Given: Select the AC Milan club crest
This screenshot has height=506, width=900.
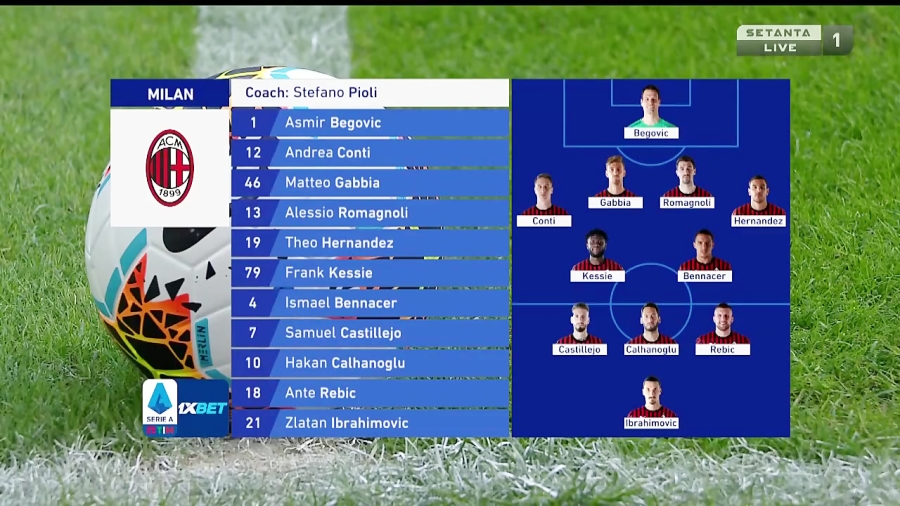Looking at the screenshot, I should point(170,167).
